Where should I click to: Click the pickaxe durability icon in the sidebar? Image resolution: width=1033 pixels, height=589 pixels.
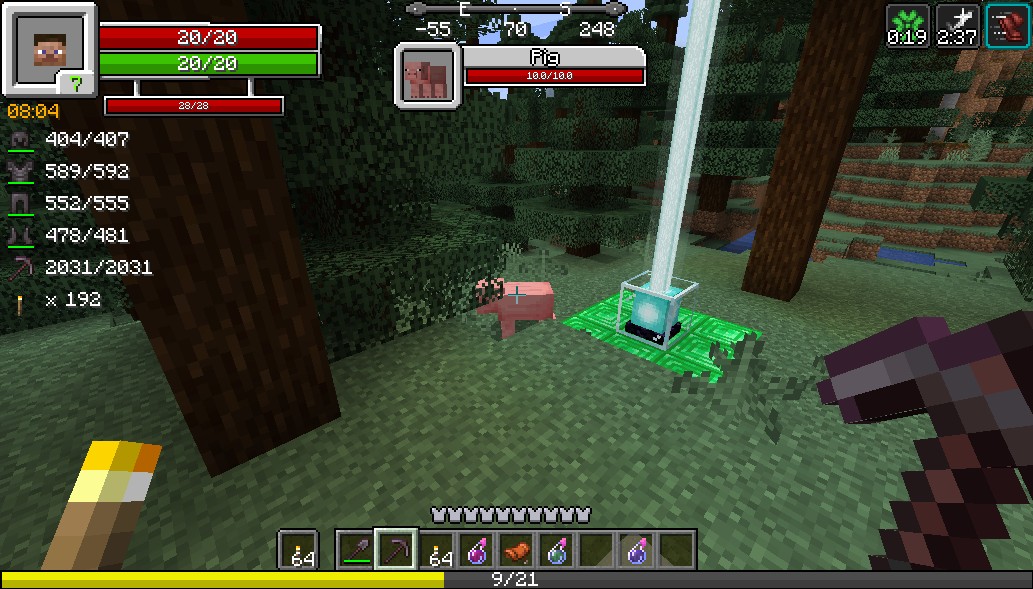coord(21,268)
